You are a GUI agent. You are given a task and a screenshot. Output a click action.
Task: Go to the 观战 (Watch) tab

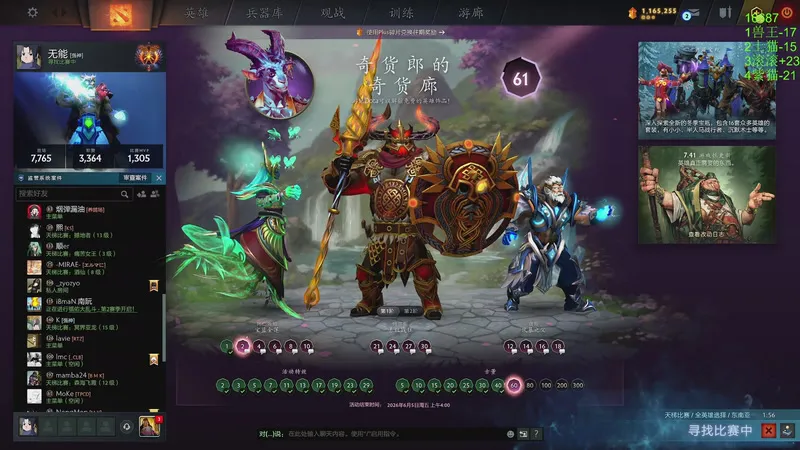click(x=333, y=14)
